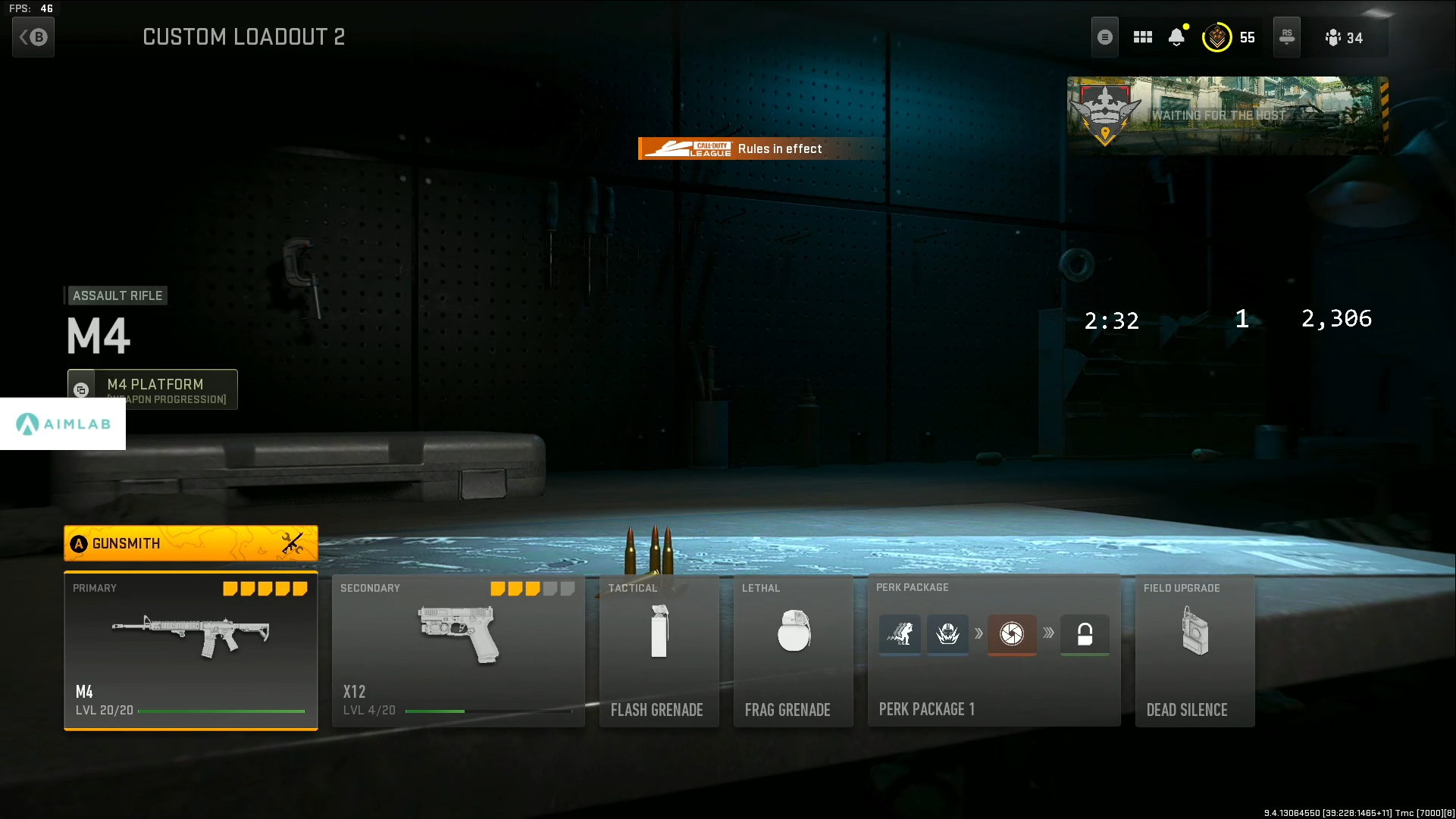Screen dimensions: 1456x819
Task: Open the grid menu icon
Action: point(1143,37)
